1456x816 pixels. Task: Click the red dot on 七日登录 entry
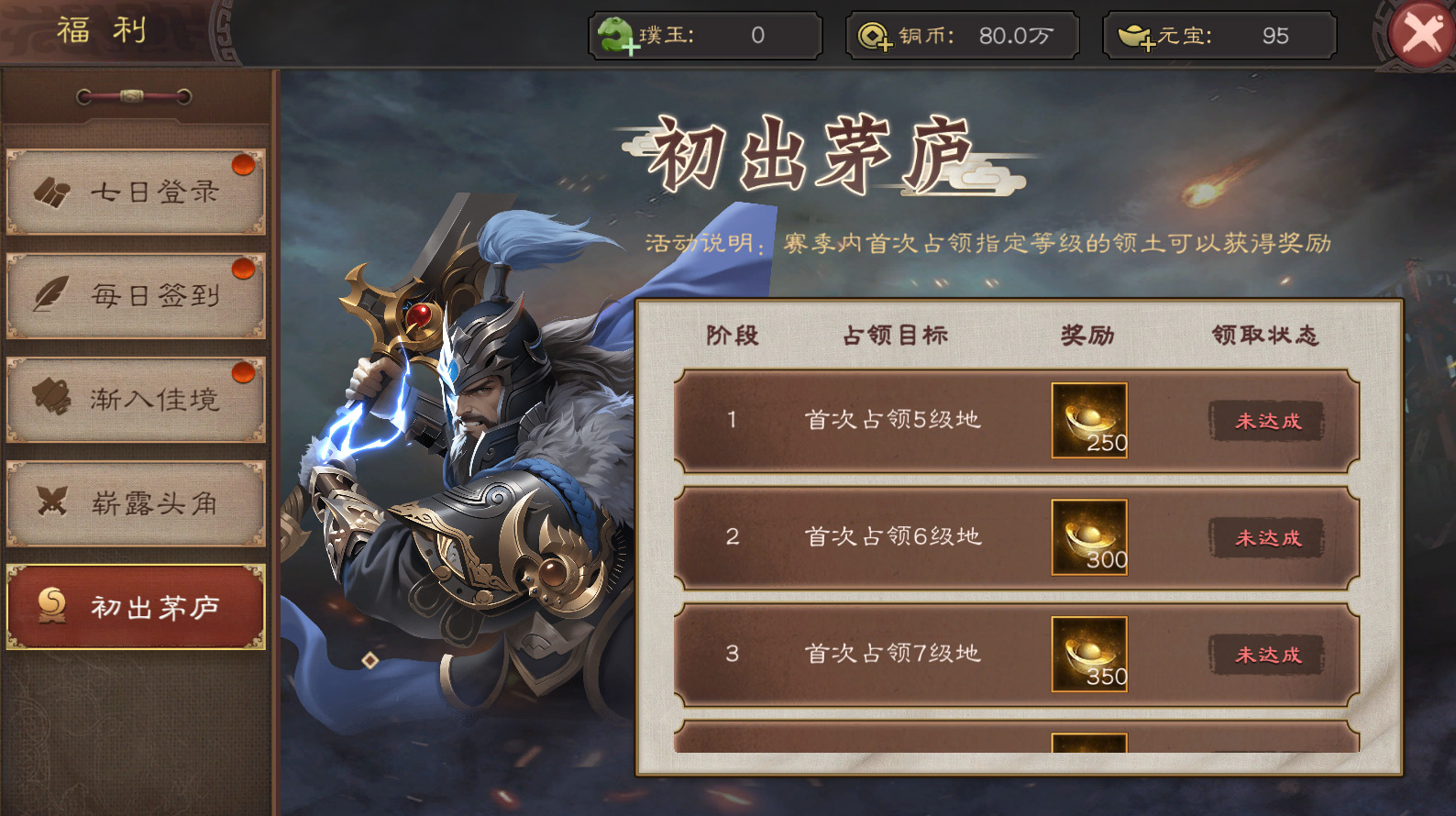pyautogui.click(x=241, y=164)
